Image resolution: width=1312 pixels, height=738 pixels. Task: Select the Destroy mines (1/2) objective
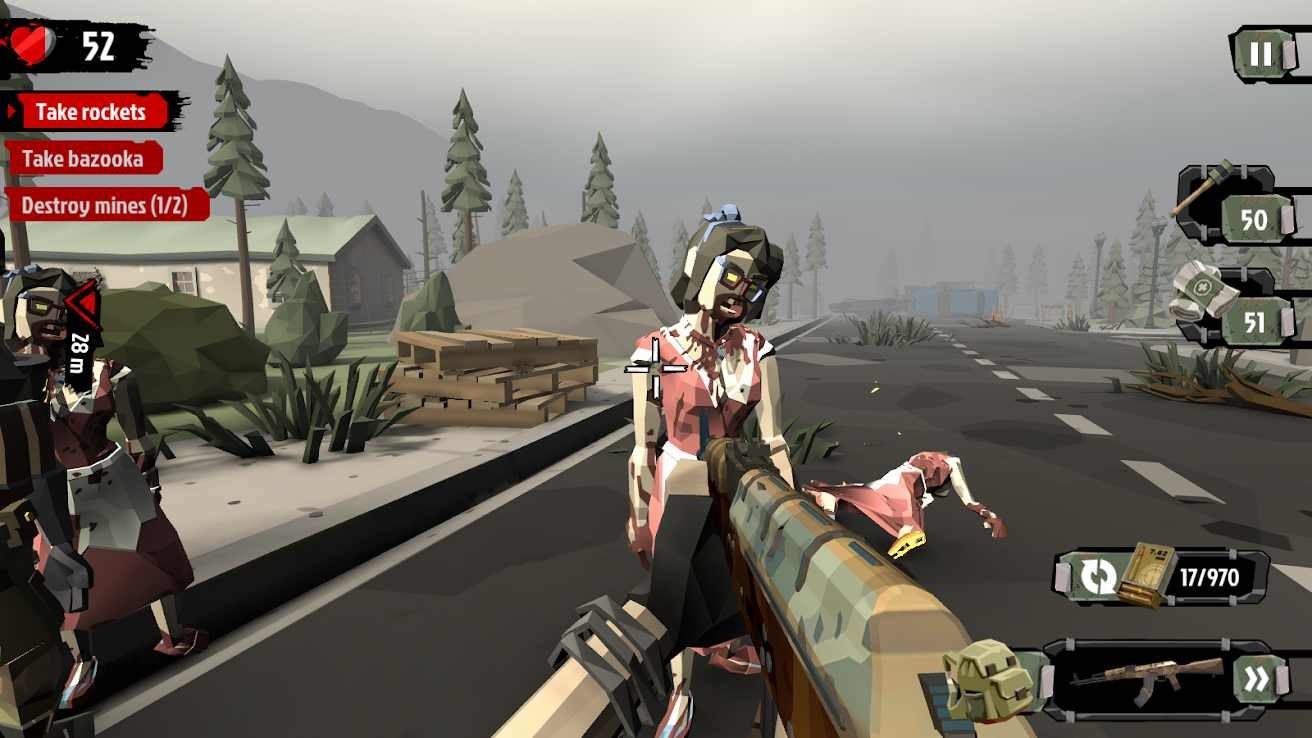[104, 204]
